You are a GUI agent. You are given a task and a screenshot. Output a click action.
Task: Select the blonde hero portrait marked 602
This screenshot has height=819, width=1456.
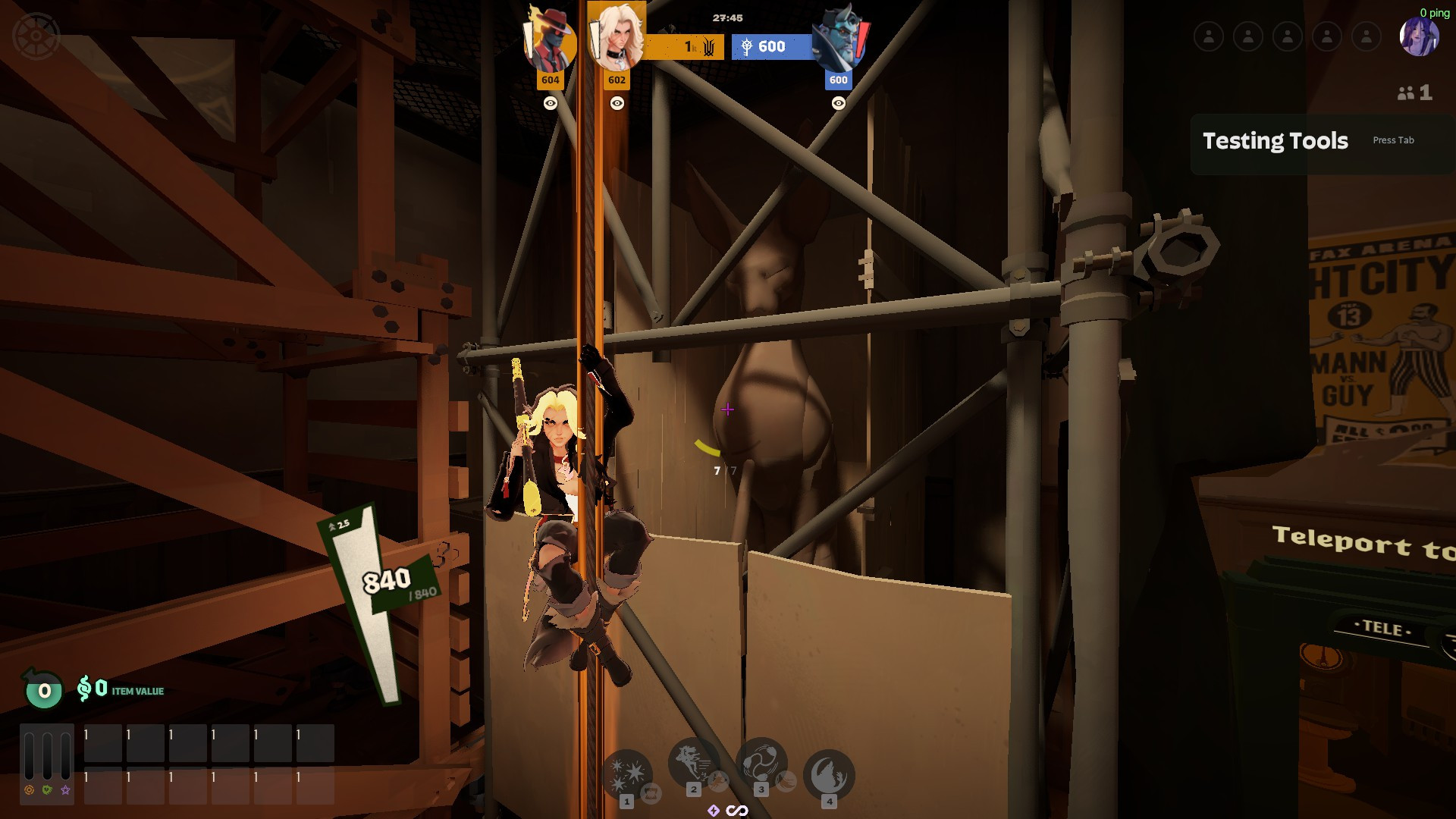tap(617, 38)
